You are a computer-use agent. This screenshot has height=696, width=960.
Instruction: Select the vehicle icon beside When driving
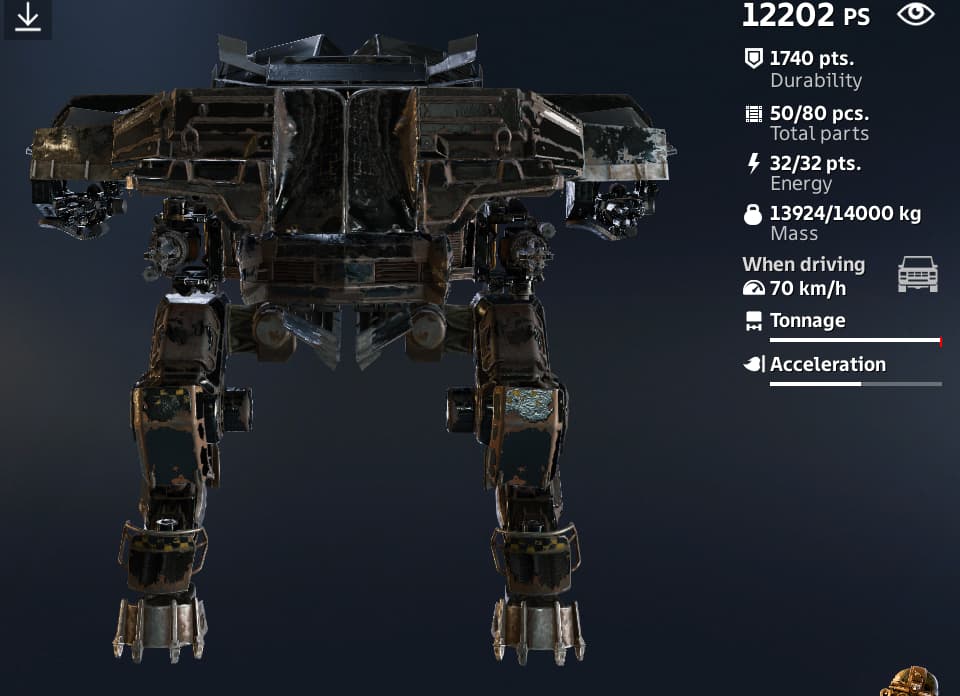click(x=917, y=274)
